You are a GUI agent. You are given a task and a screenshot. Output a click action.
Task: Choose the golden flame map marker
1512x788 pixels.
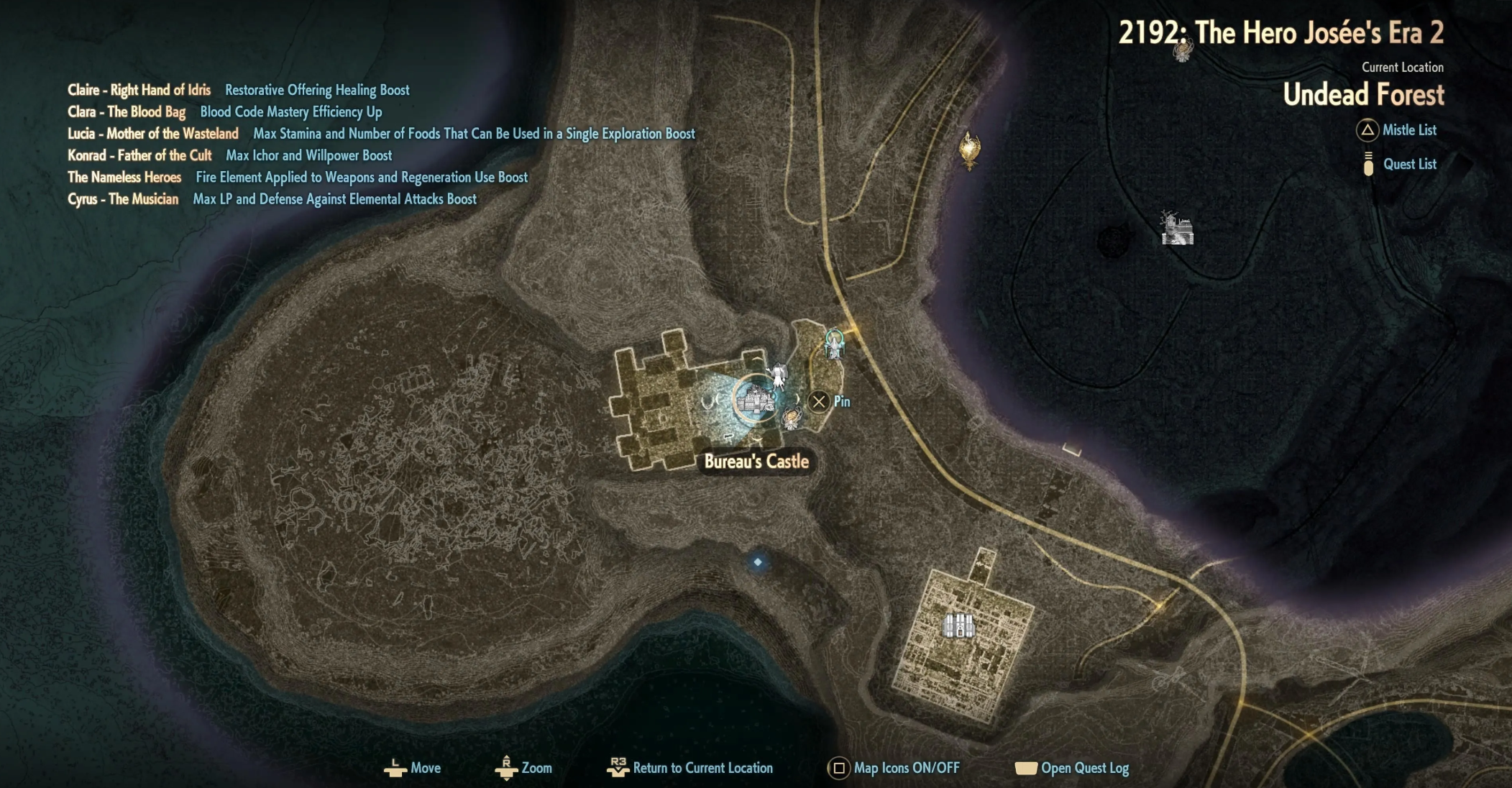pyautogui.click(x=969, y=149)
